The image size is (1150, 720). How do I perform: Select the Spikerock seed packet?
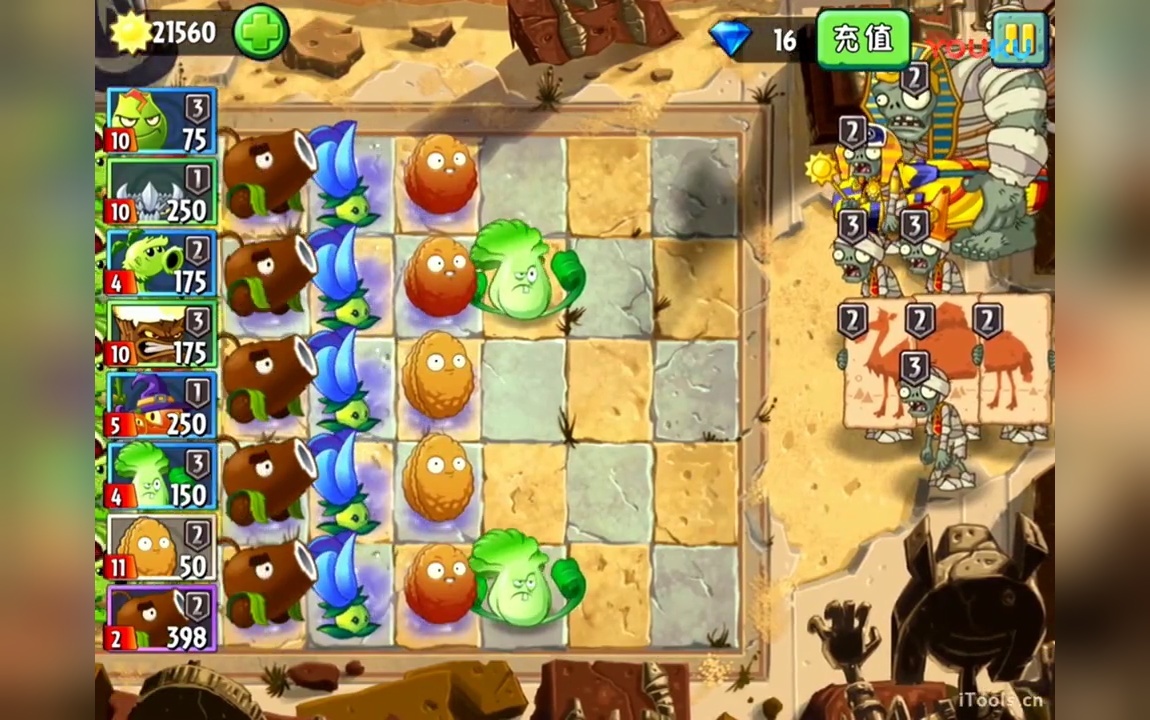pyautogui.click(x=162, y=192)
